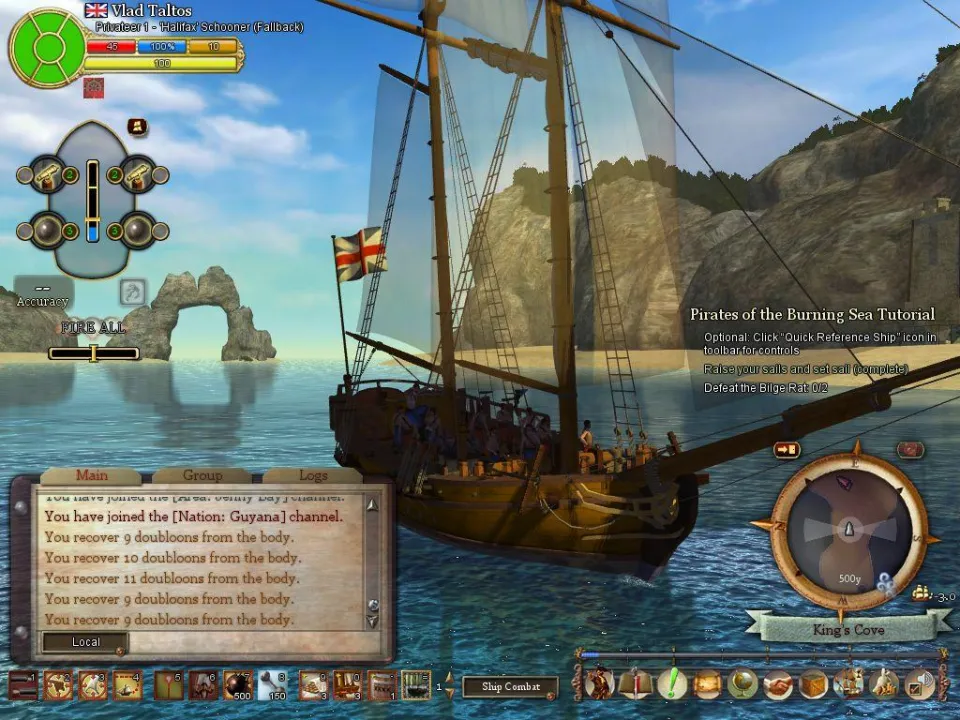Show the world globe map
960x720 pixels.
pos(742,684)
